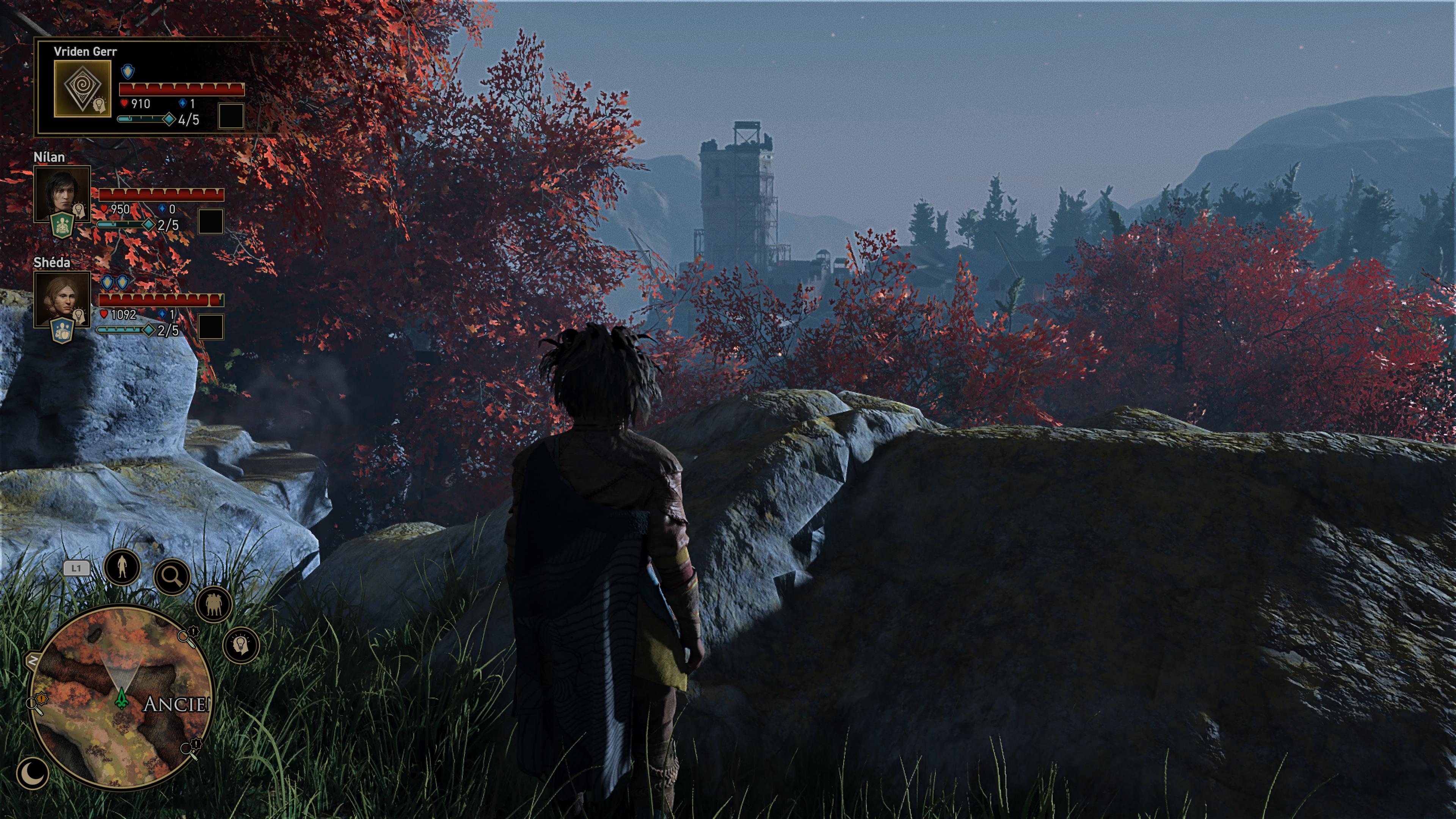Viewport: 1456px width, 819px height.
Task: Click Nílan's green healer role badge
Action: tap(61, 226)
